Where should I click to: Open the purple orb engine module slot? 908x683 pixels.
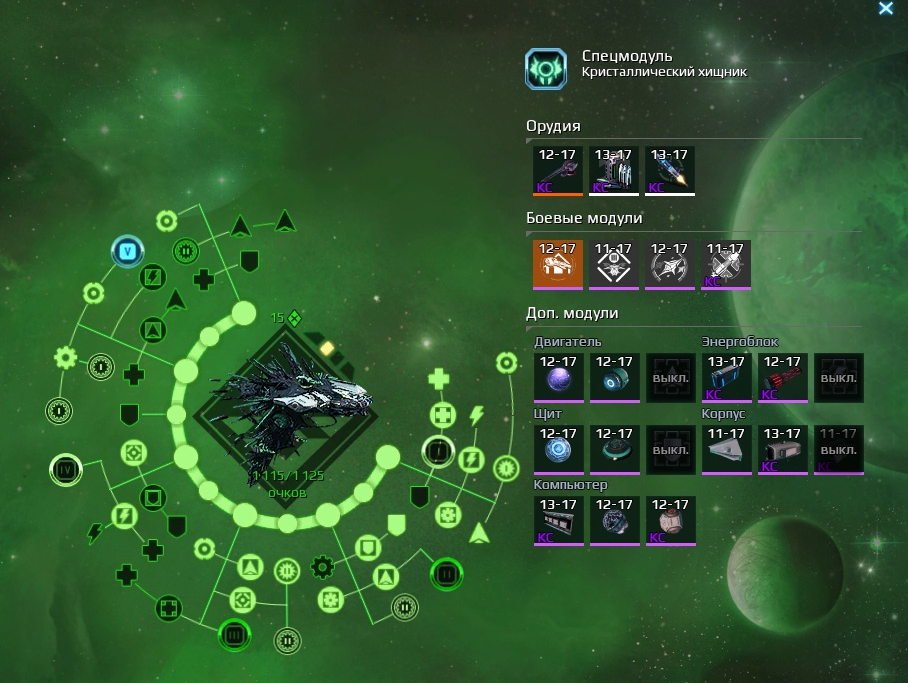point(558,378)
